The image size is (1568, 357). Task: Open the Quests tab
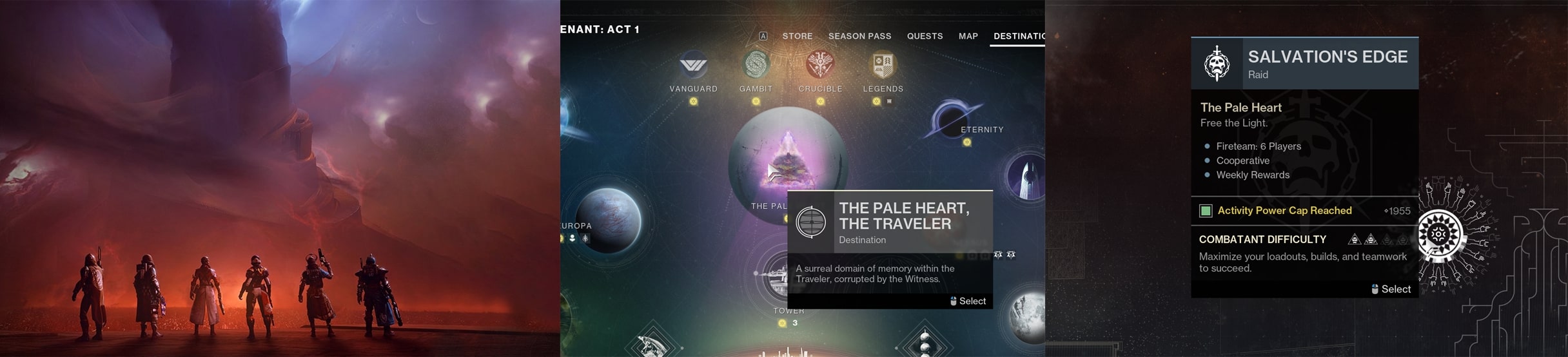[x=925, y=36]
